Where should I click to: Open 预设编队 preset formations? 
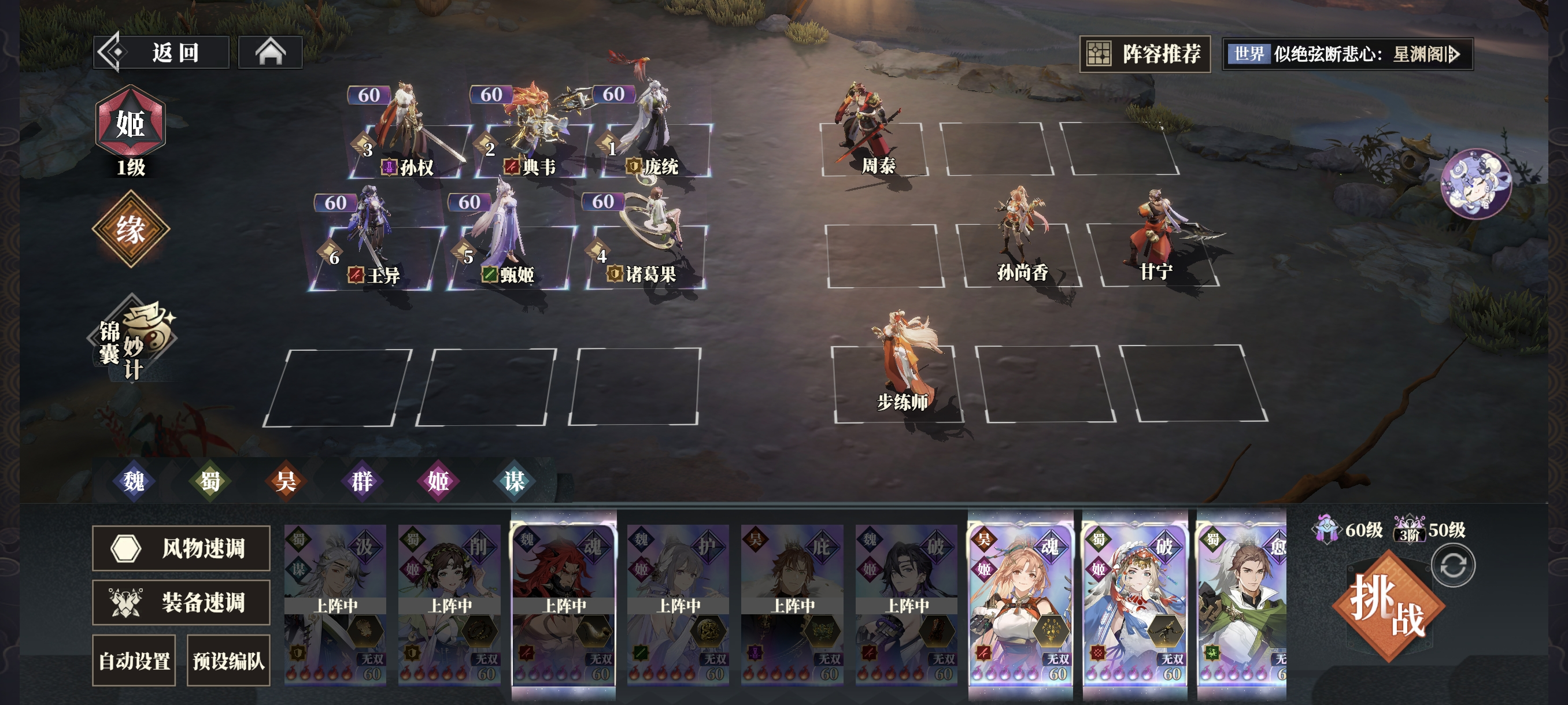point(228,661)
